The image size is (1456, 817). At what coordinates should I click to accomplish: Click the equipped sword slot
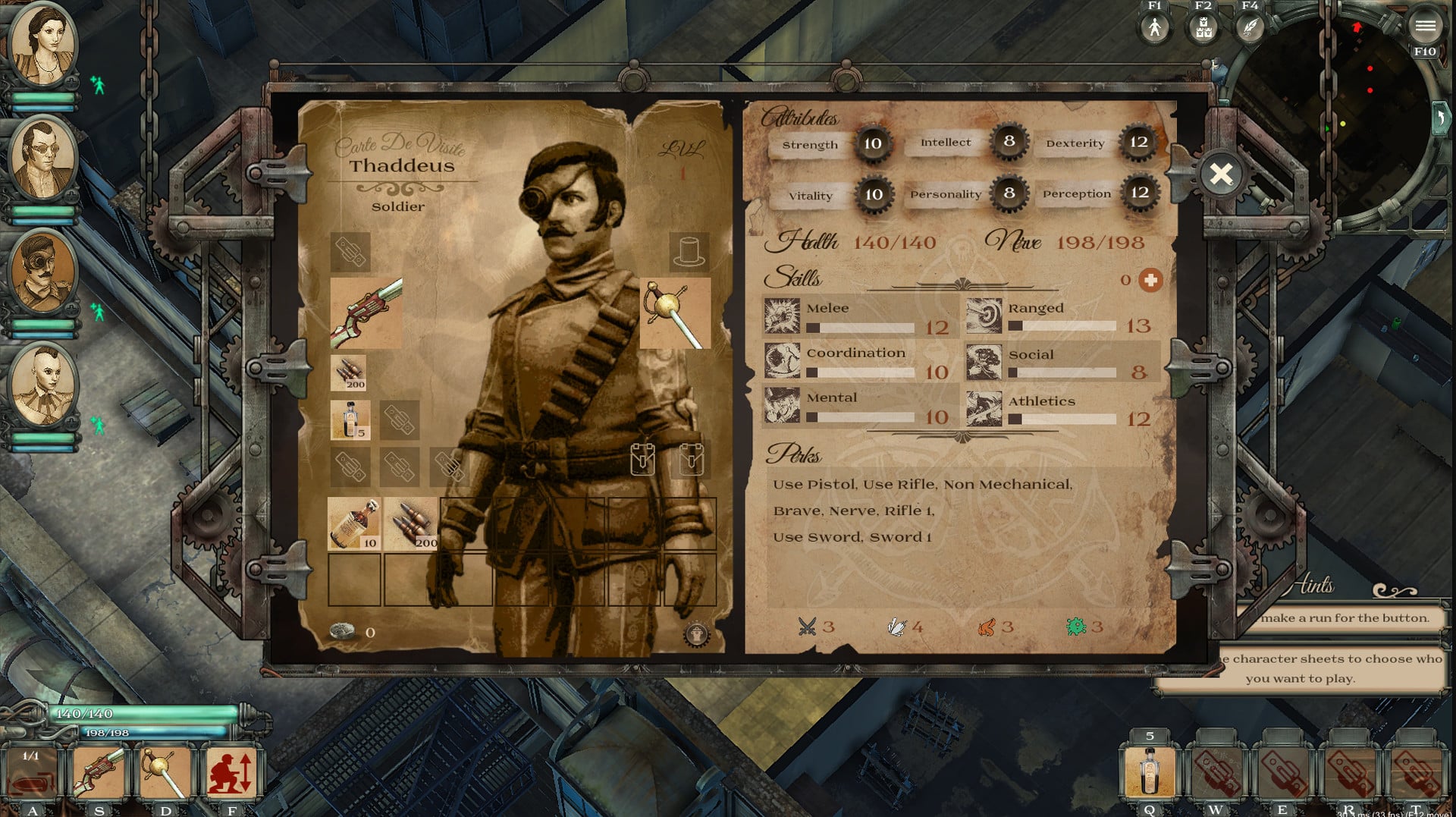pyautogui.click(x=674, y=313)
